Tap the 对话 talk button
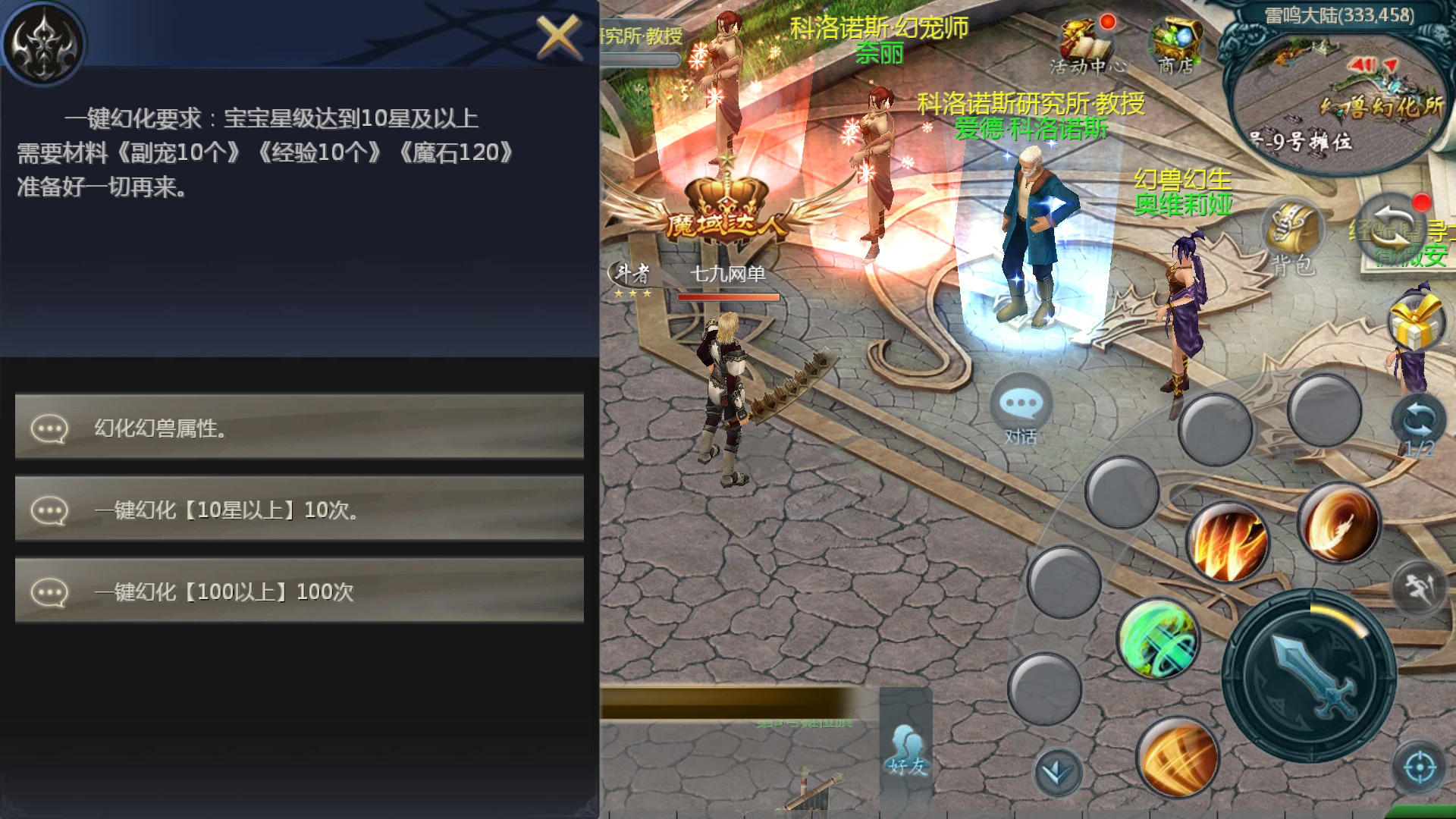The image size is (1456, 819). pyautogui.click(x=1021, y=409)
